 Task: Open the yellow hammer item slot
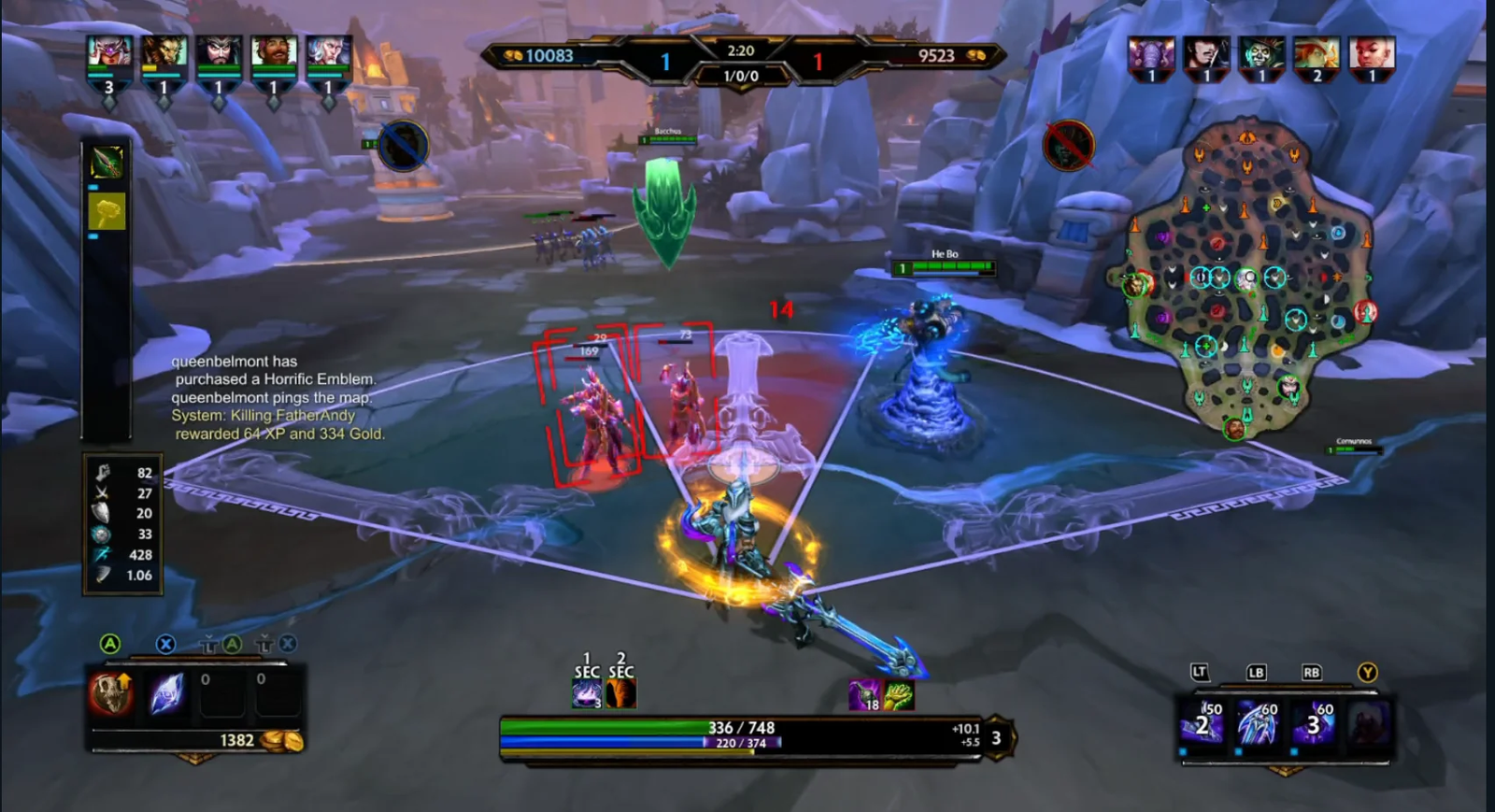(107, 212)
